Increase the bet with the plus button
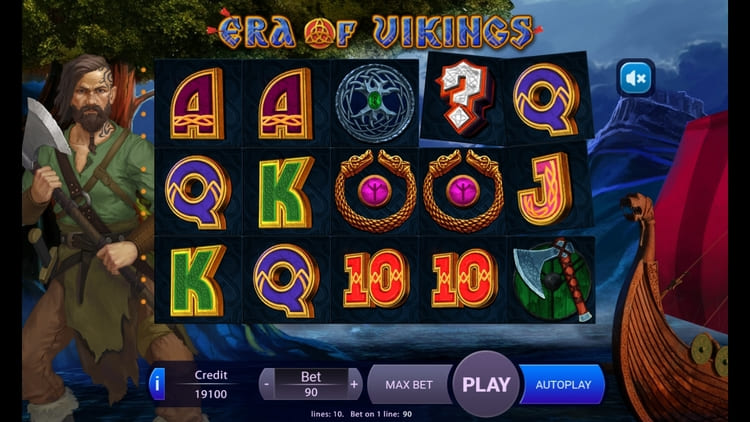The height and width of the screenshot is (422, 750). click(x=354, y=384)
